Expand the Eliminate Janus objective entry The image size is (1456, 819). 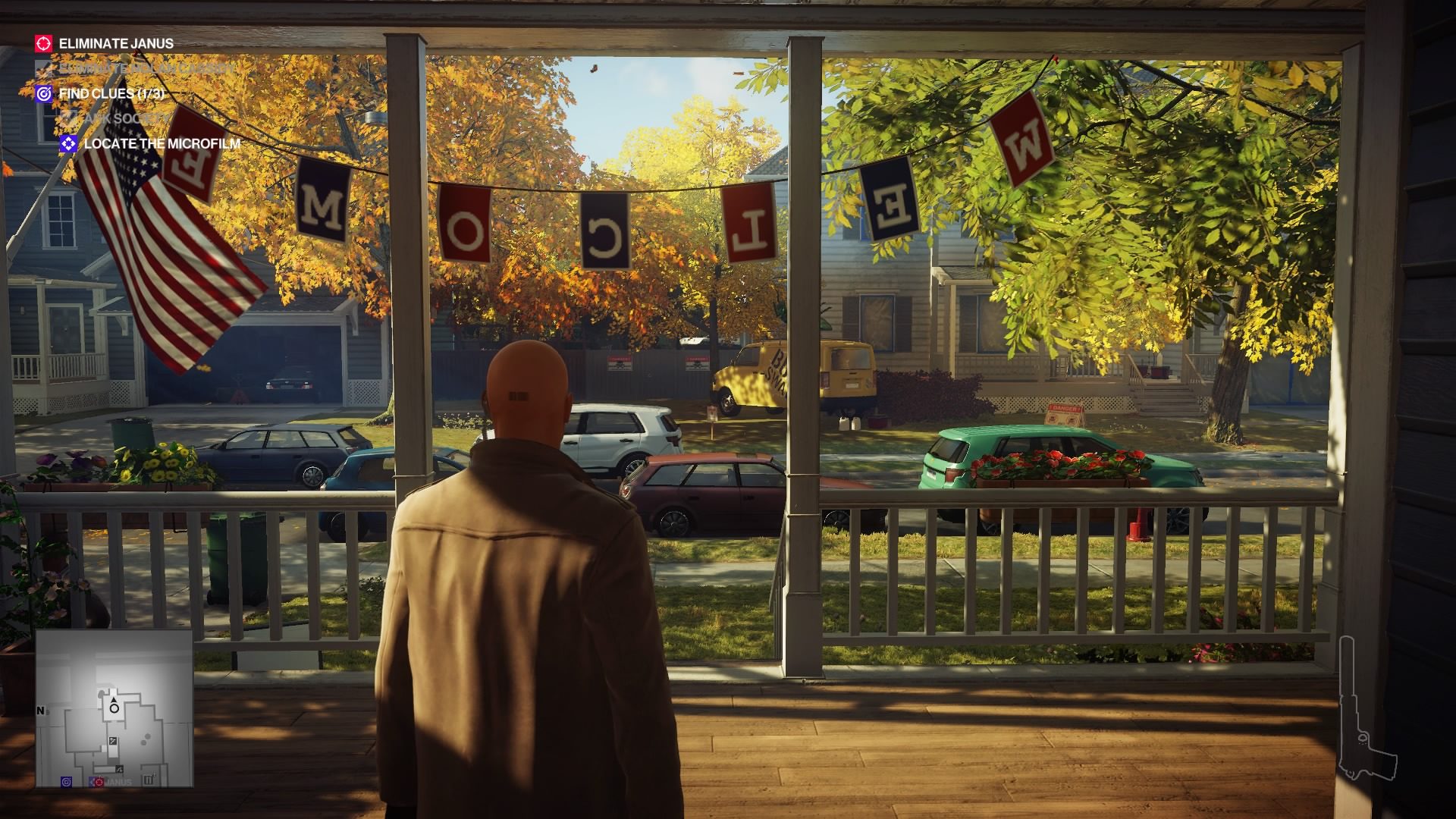pyautogui.click(x=115, y=43)
